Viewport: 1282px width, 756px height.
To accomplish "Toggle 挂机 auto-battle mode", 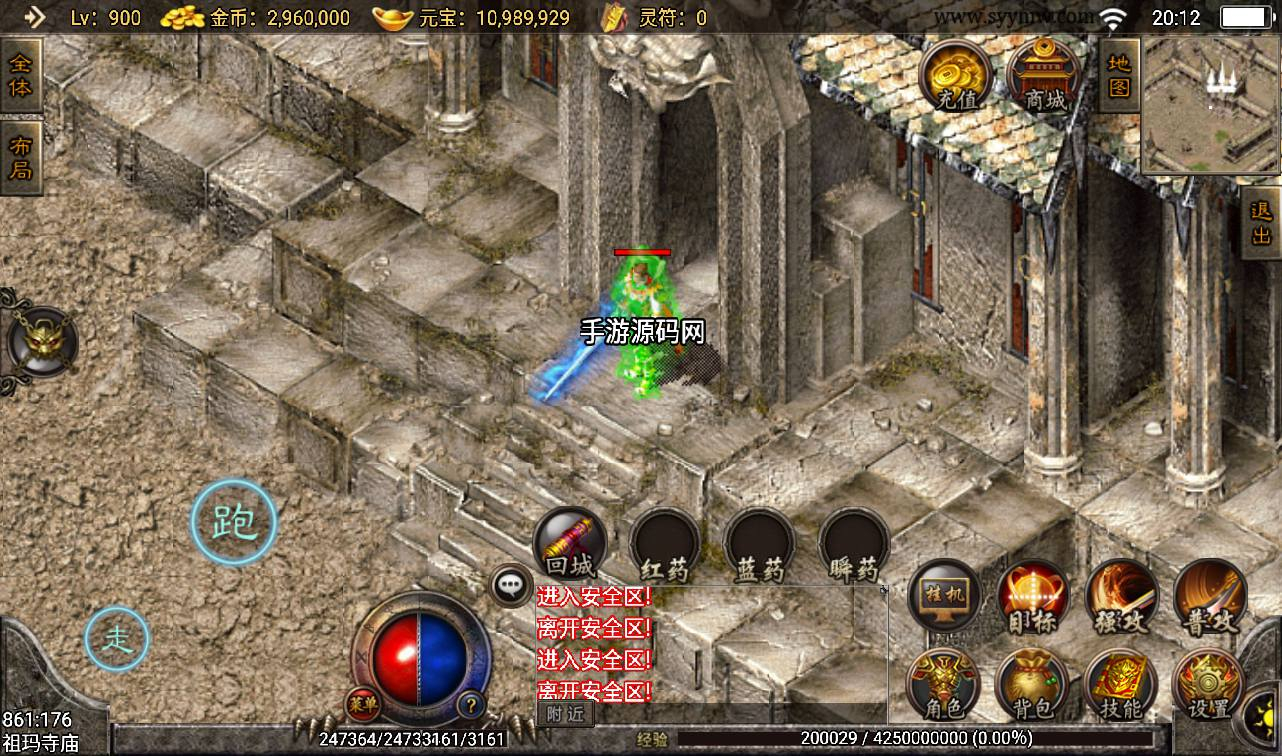I will [x=945, y=596].
